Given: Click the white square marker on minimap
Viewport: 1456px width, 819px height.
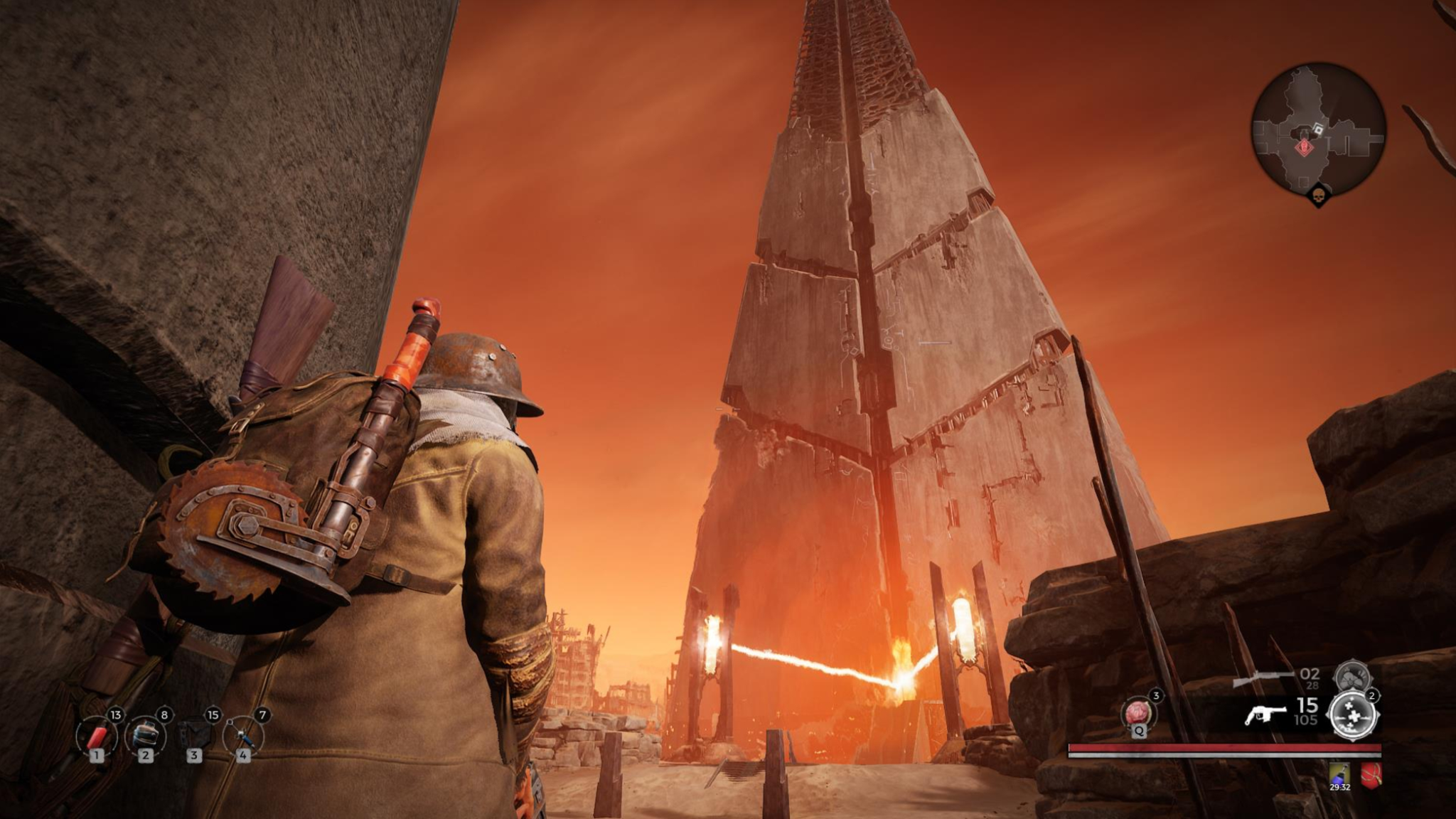Looking at the screenshot, I should (1319, 129).
